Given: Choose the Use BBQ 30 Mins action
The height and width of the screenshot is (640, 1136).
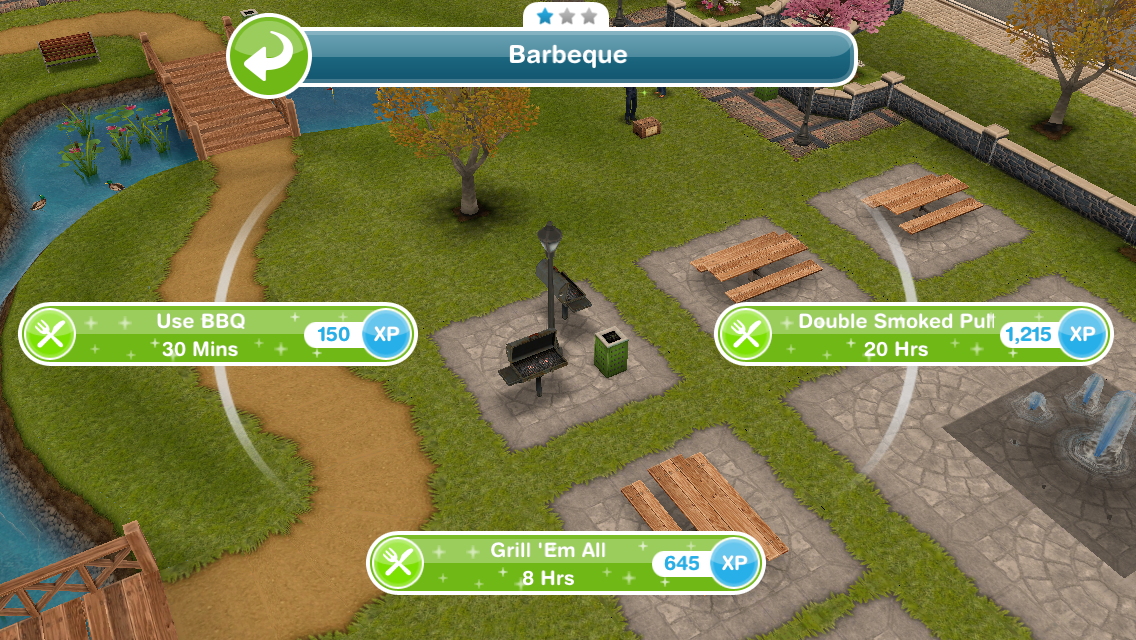Looking at the screenshot, I should tap(200, 335).
